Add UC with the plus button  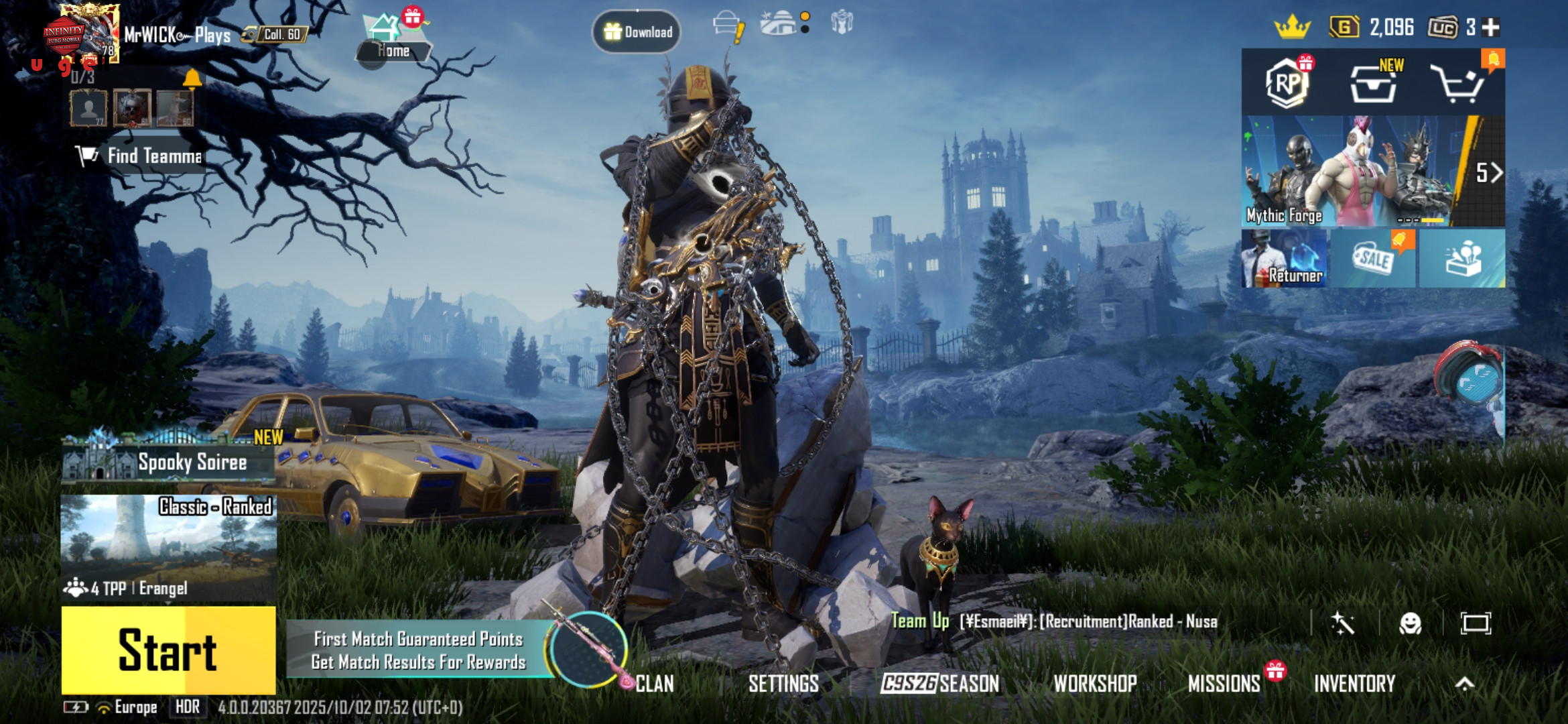1491,27
